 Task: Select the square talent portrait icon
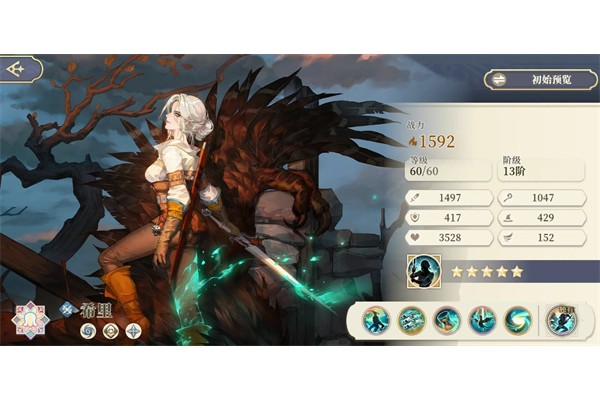pos(423,271)
